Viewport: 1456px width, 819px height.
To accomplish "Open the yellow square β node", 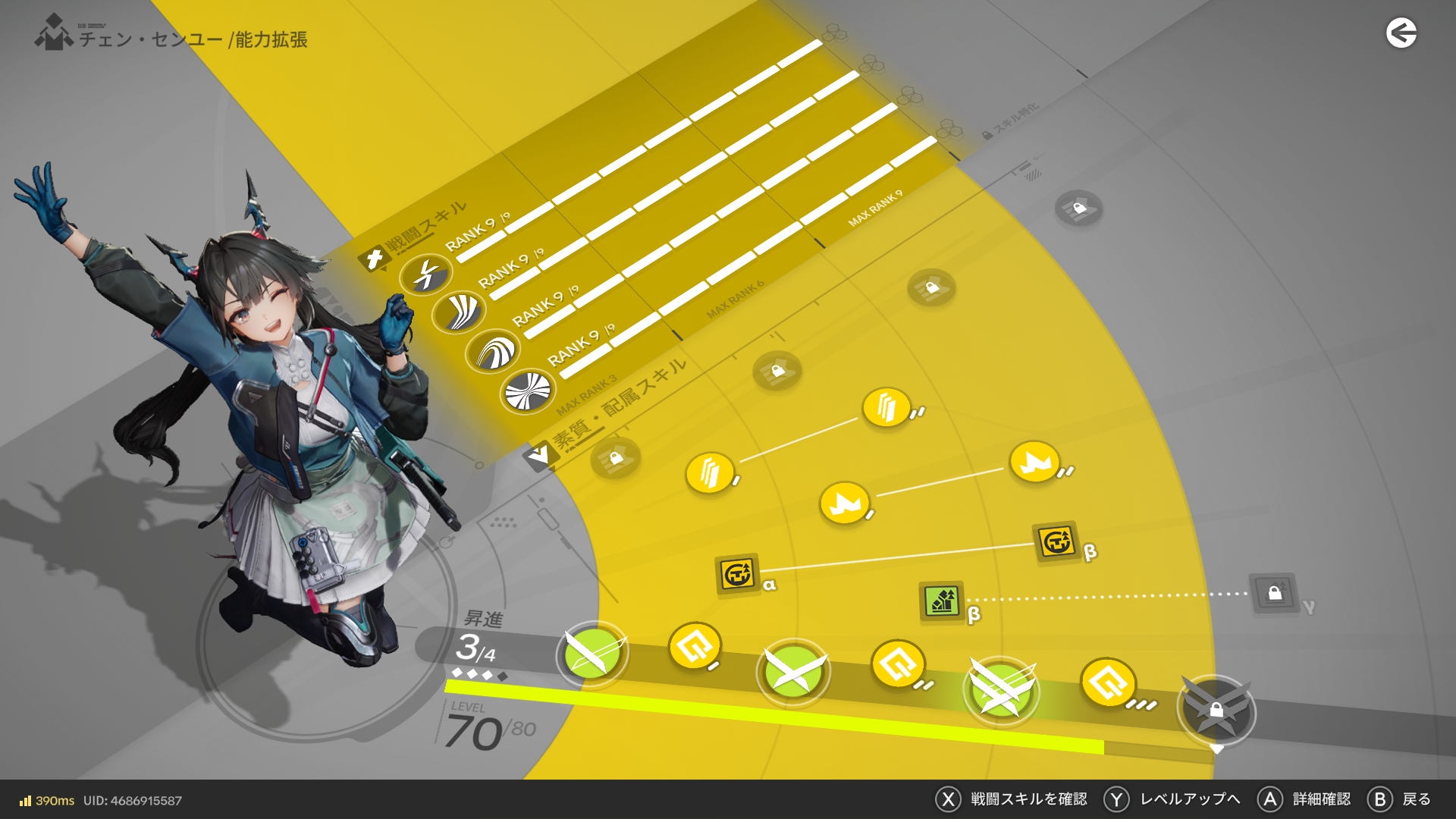I will (1056, 542).
